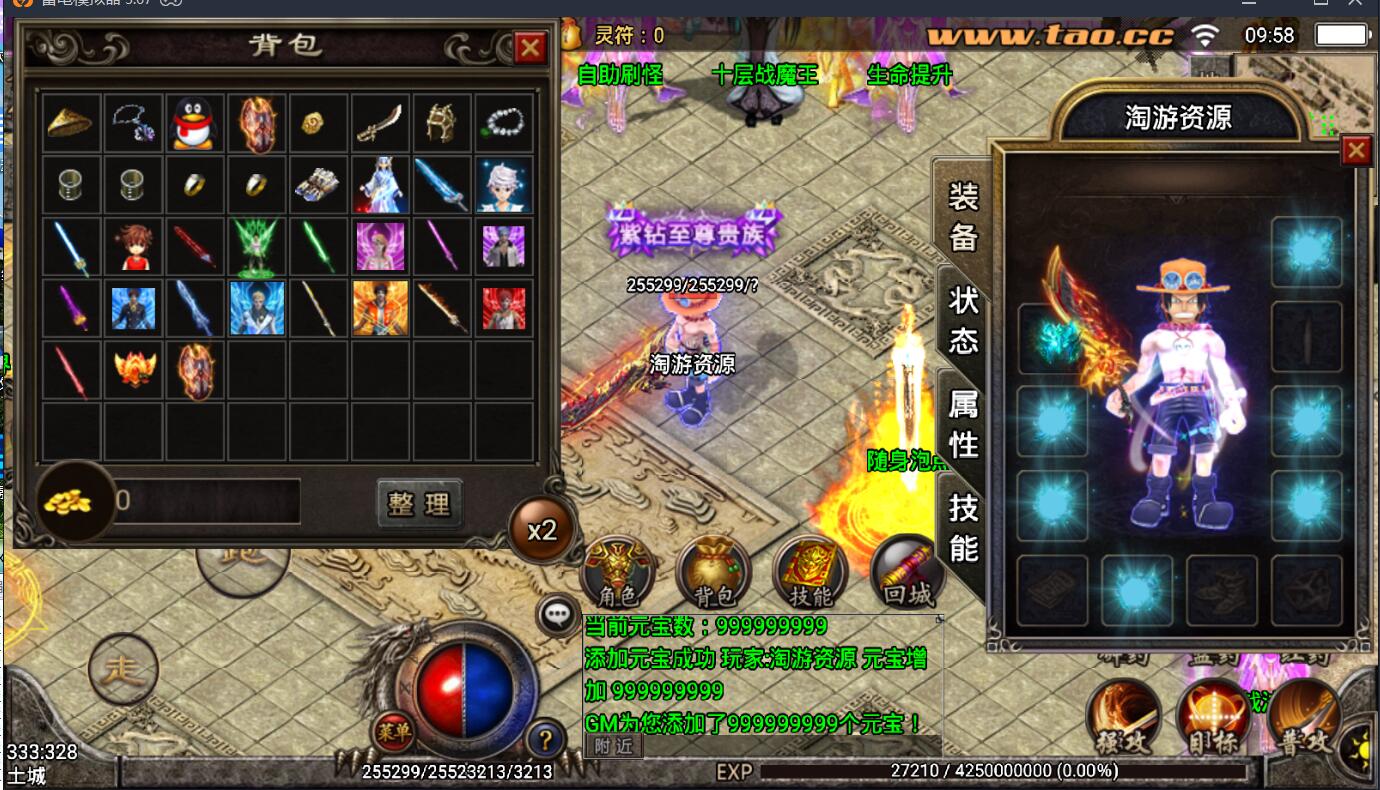The height and width of the screenshot is (790, 1380).
Task: Open the 角色 character button
Action: click(x=616, y=574)
